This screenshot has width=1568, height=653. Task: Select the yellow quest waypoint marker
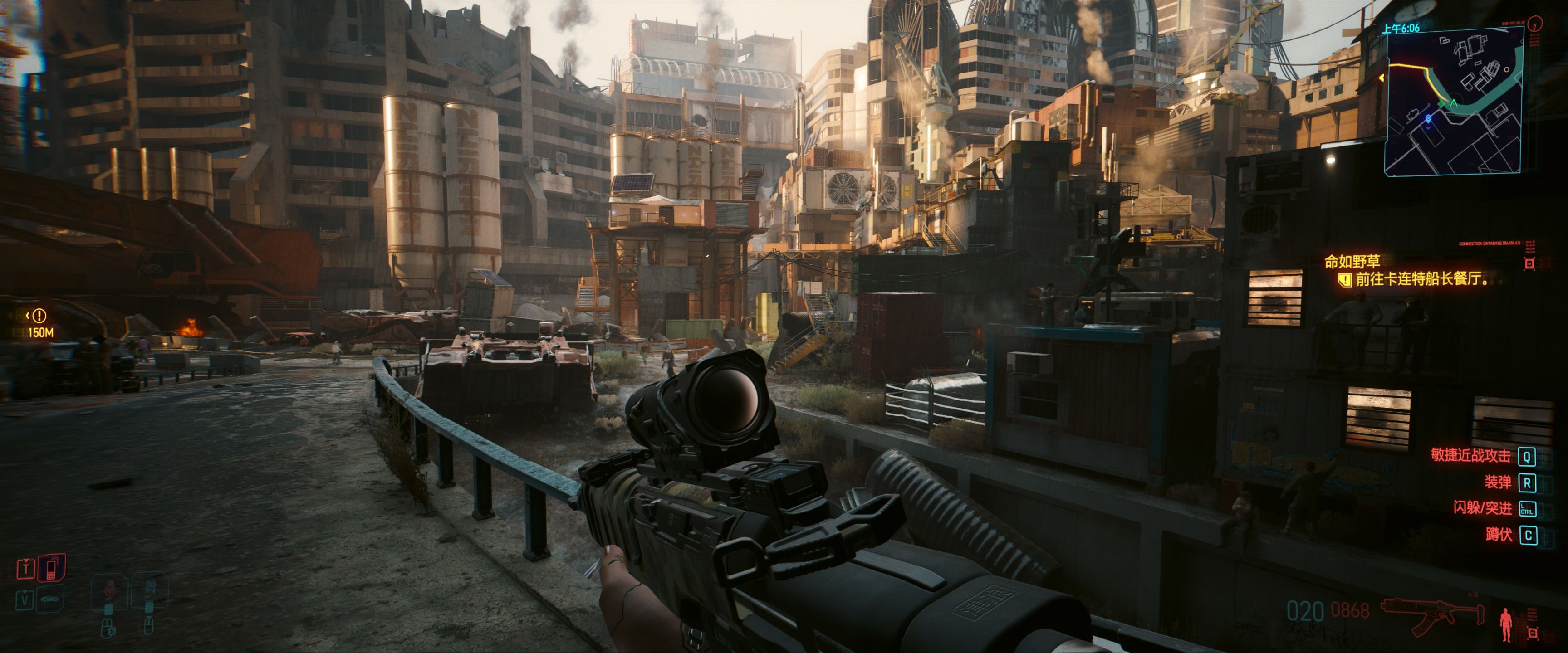39,316
